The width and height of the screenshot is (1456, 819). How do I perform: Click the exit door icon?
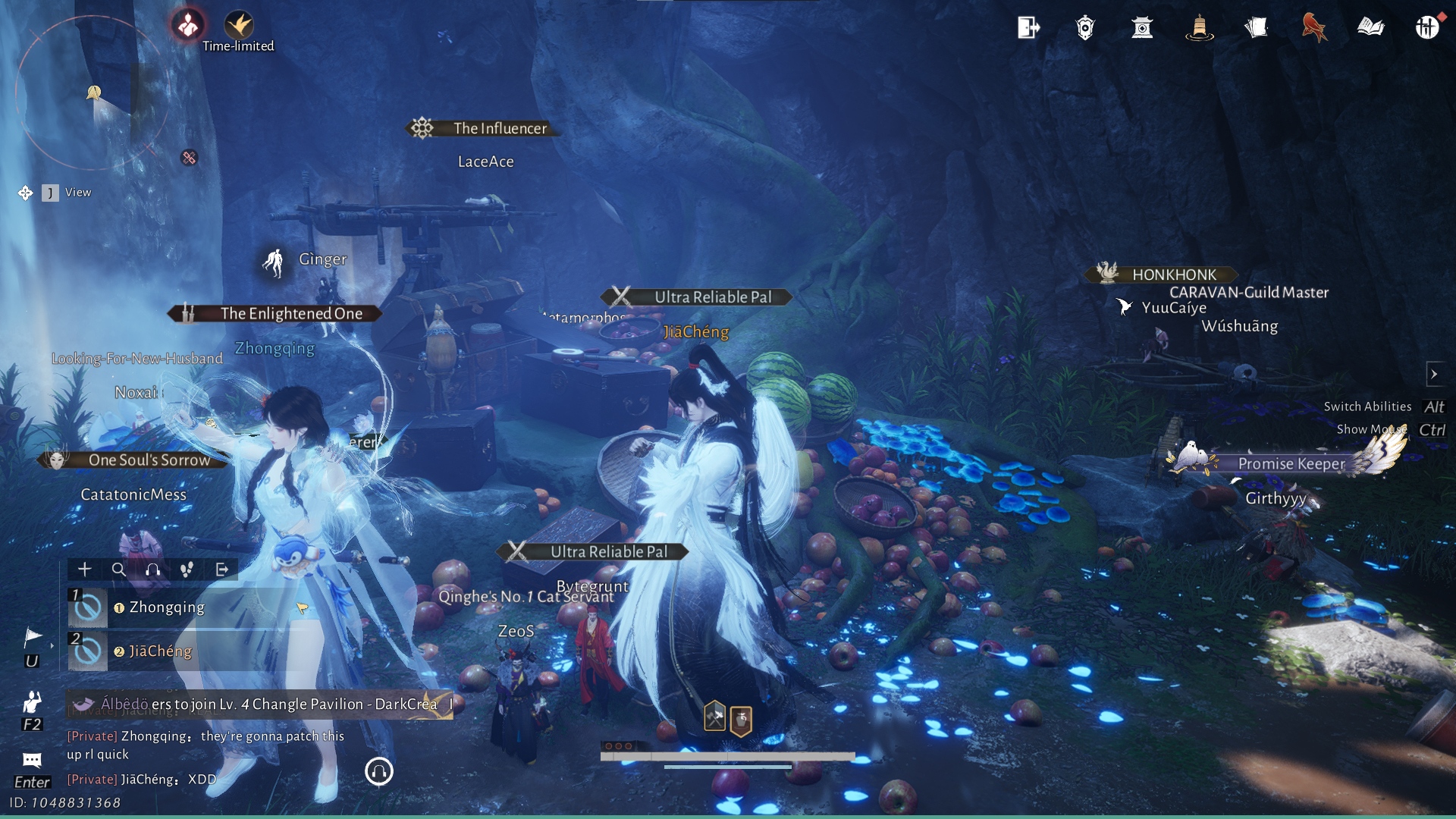click(1028, 28)
